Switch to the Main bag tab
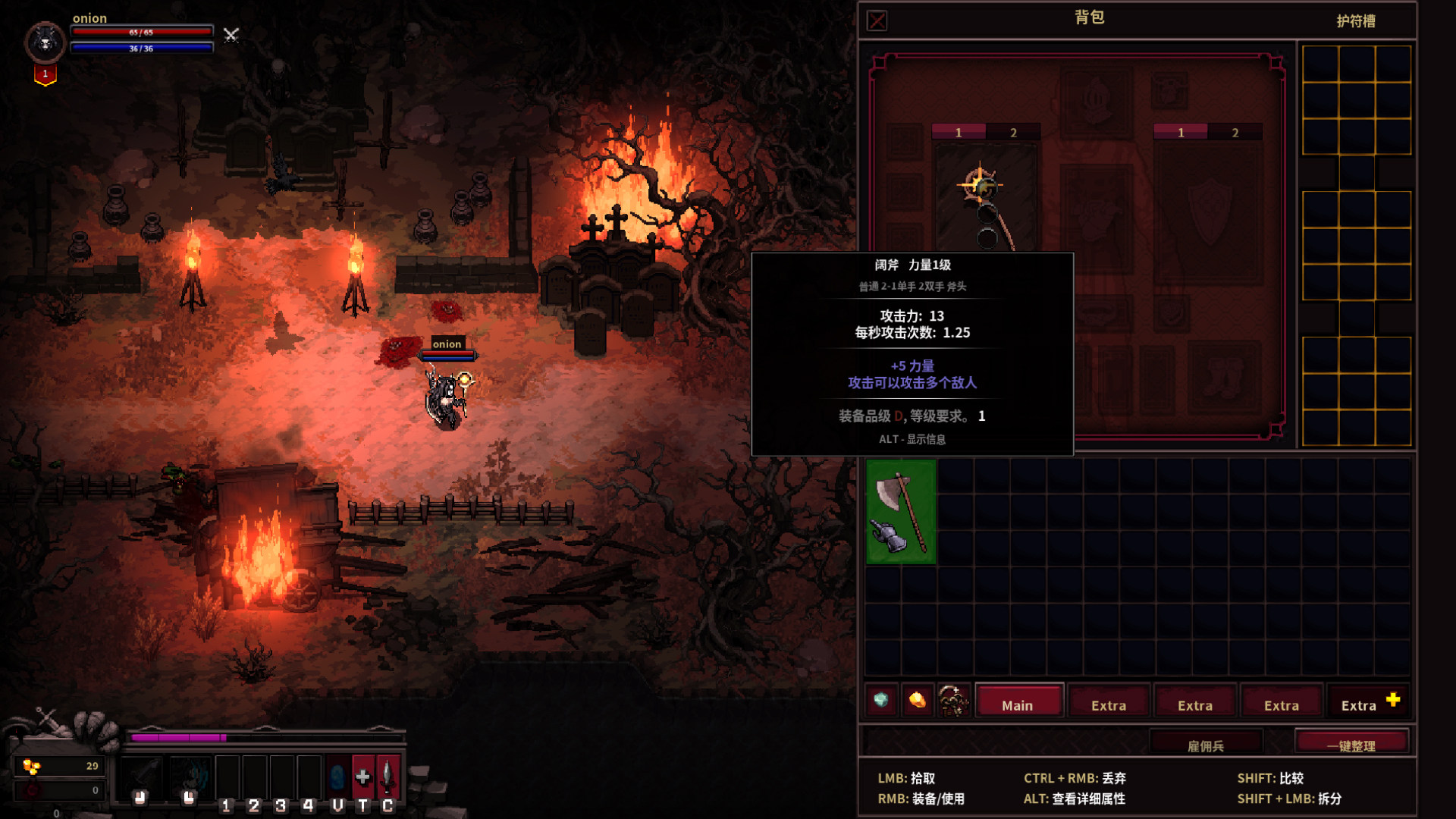The height and width of the screenshot is (819, 1456). (1017, 704)
